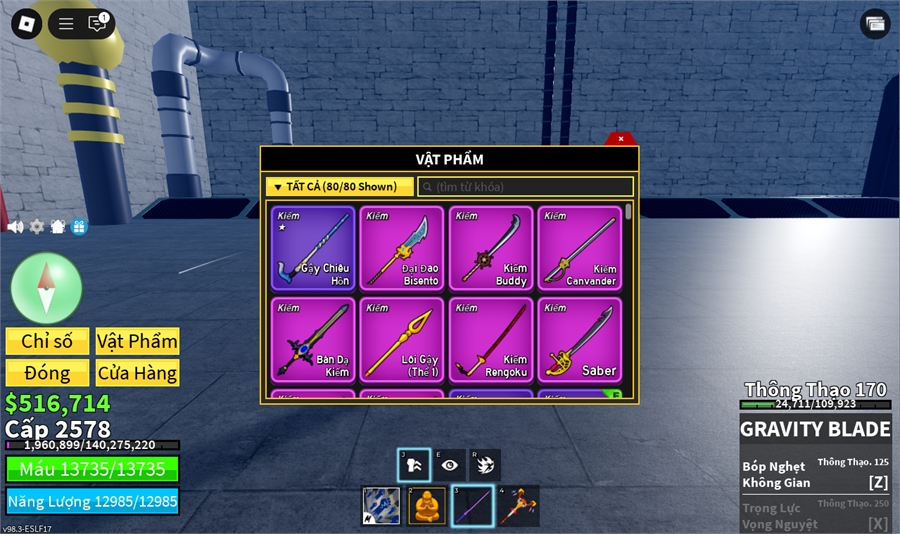This screenshot has height=534, width=900.
Task: Close the Vật Phẩm inventory window
Action: (621, 139)
